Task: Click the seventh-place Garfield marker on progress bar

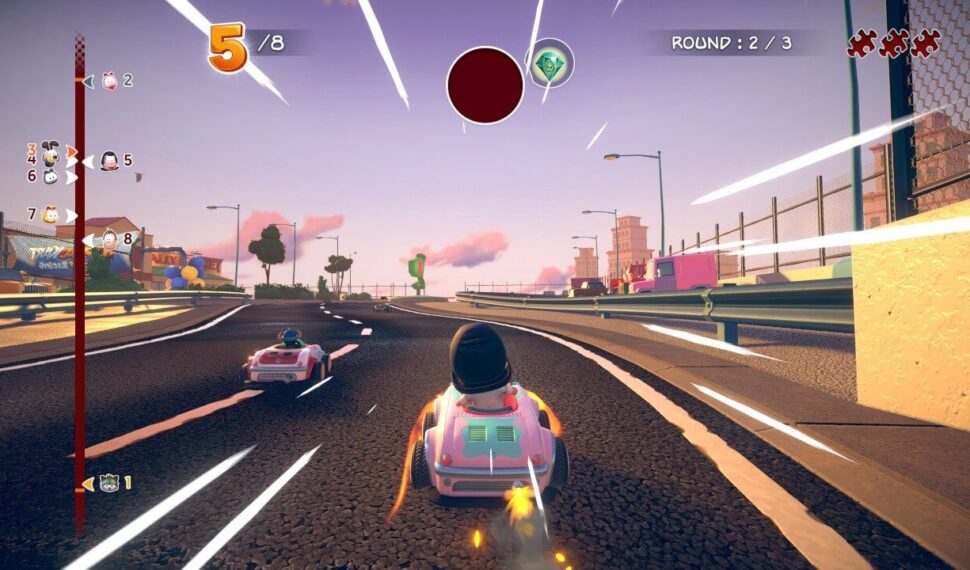Action: (x=51, y=215)
